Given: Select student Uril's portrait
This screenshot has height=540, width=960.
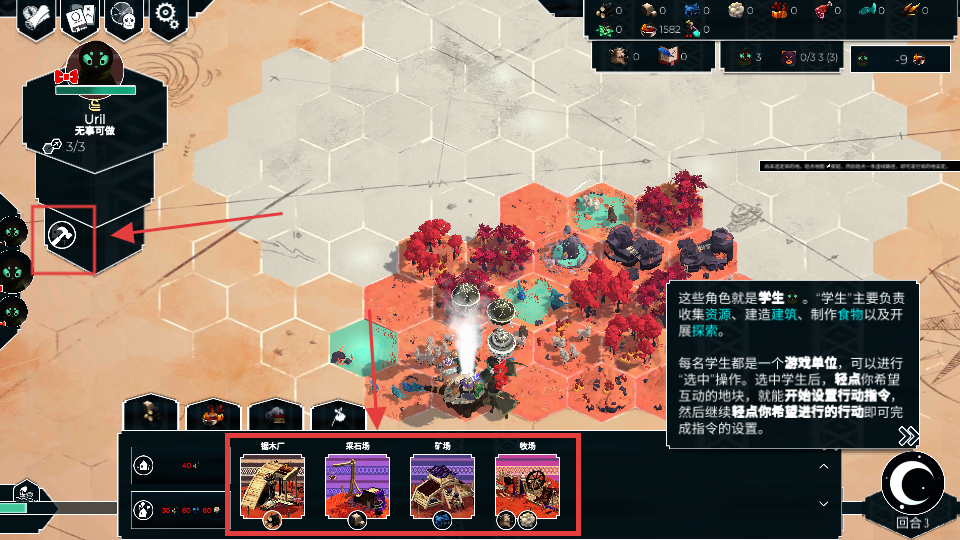Looking at the screenshot, I should tap(95, 65).
